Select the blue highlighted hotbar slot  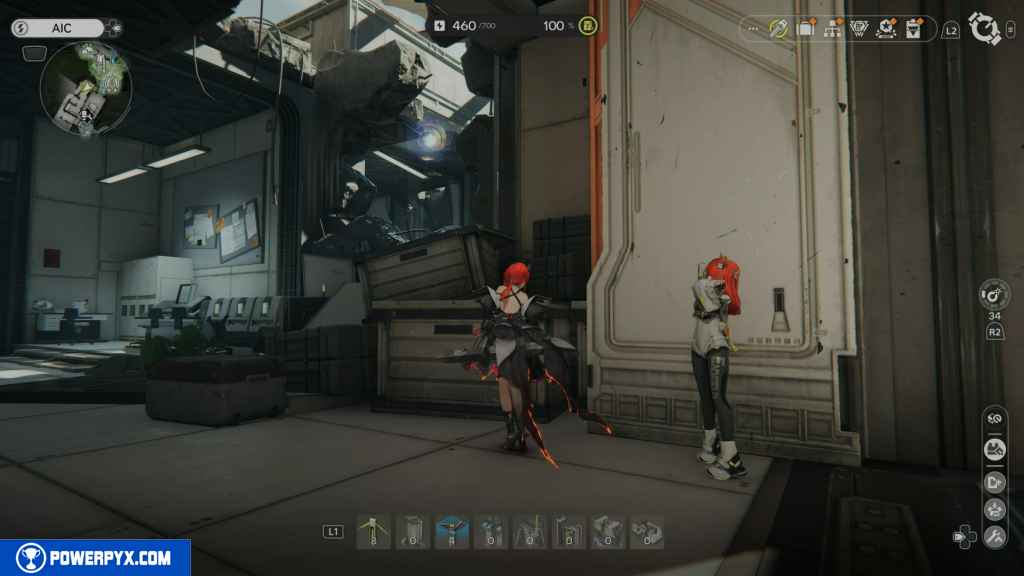tap(451, 531)
